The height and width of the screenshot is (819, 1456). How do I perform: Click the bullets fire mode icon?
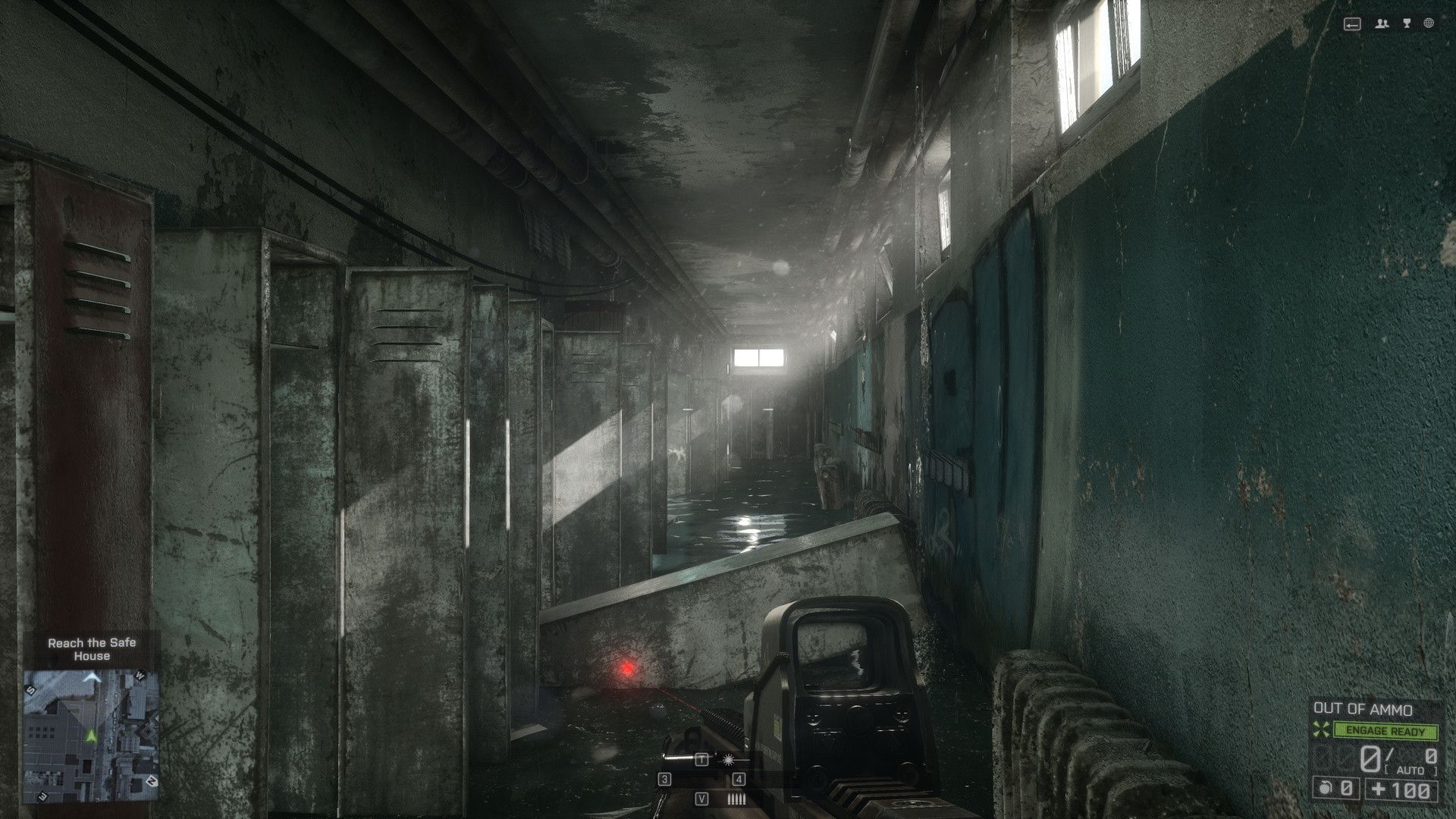pos(736,799)
